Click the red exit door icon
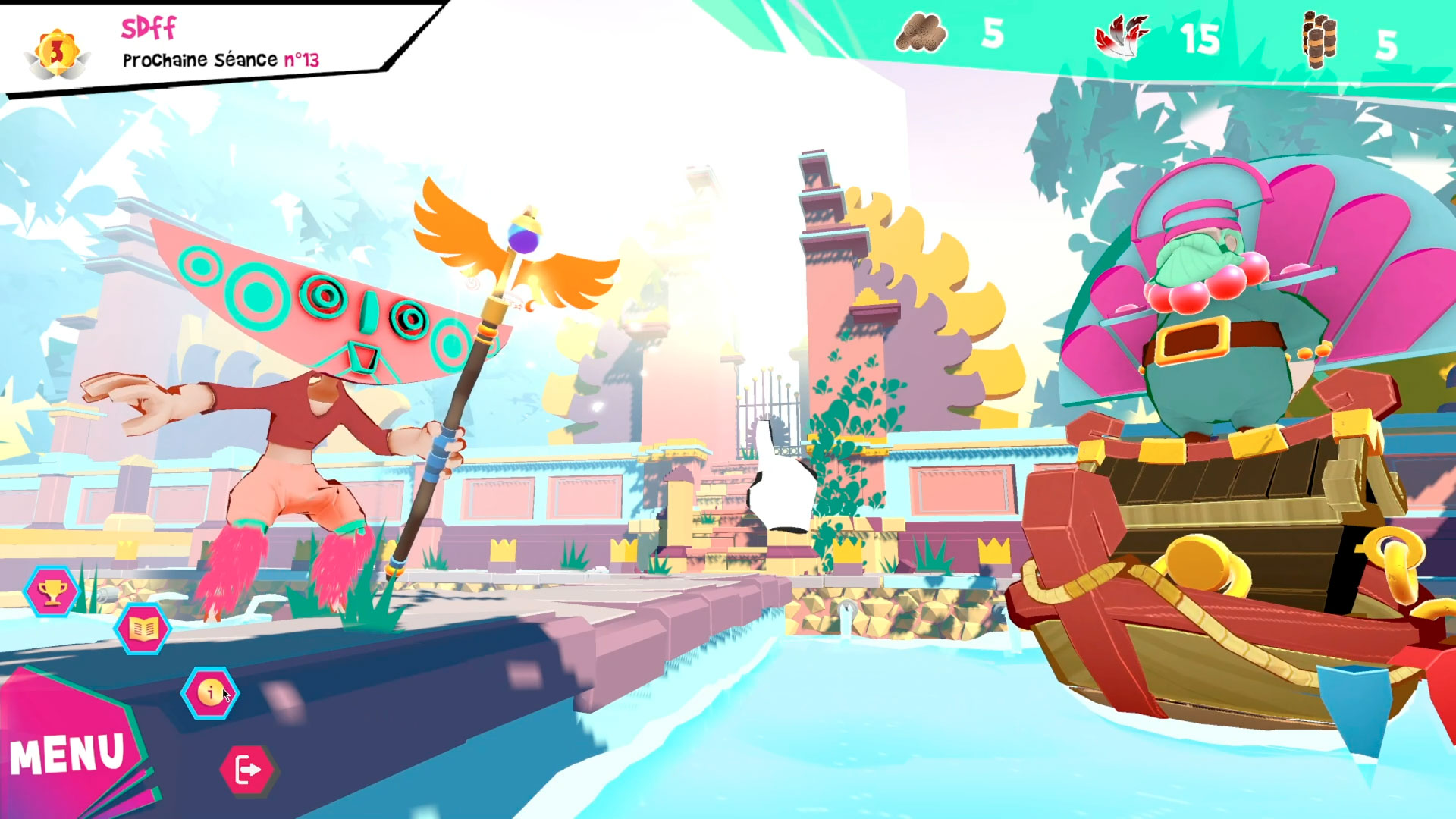1456x819 pixels. tap(248, 769)
